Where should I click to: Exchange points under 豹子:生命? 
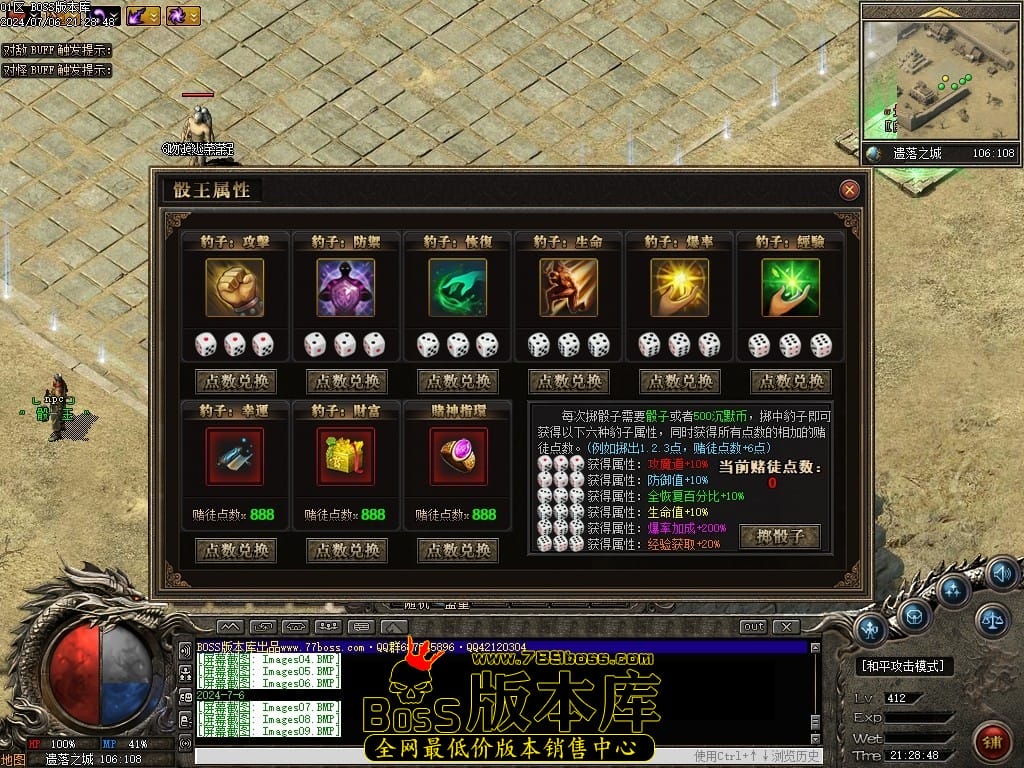pos(569,382)
